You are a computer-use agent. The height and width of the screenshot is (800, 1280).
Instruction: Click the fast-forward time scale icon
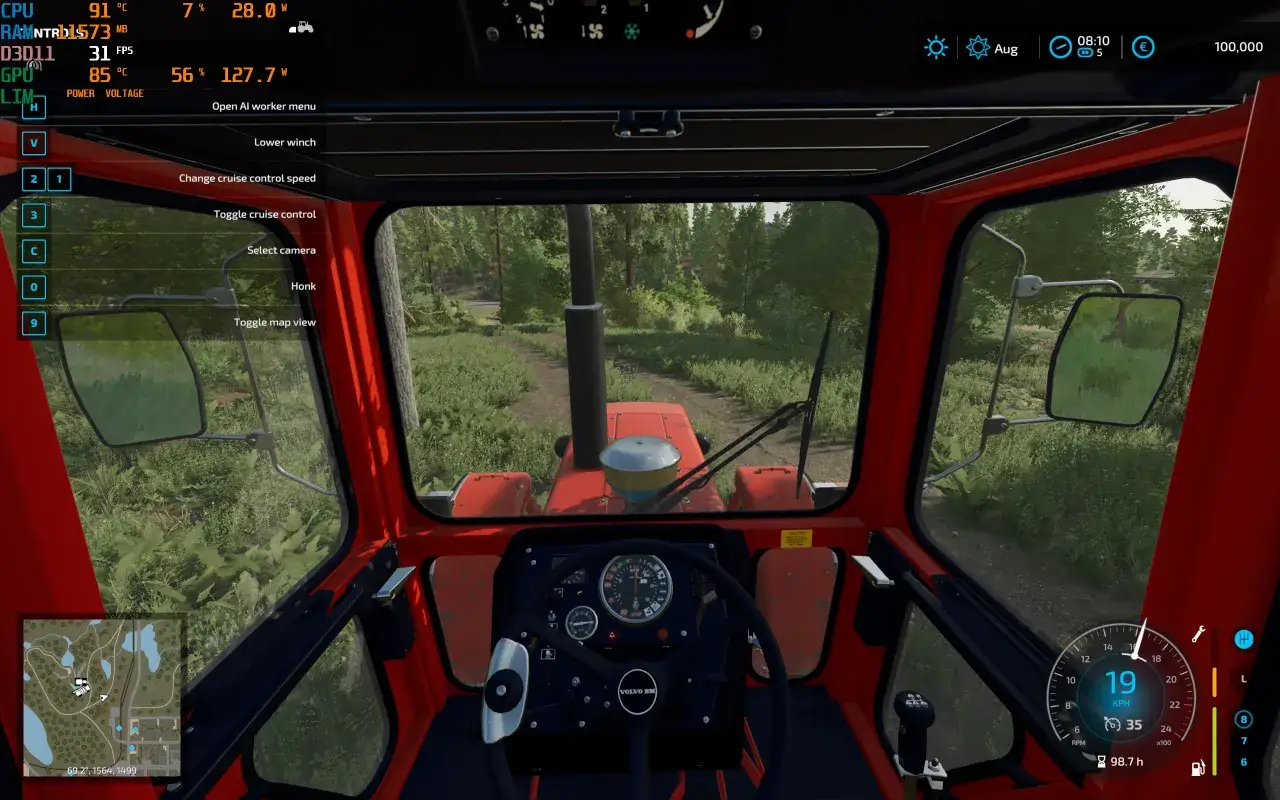(1085, 52)
